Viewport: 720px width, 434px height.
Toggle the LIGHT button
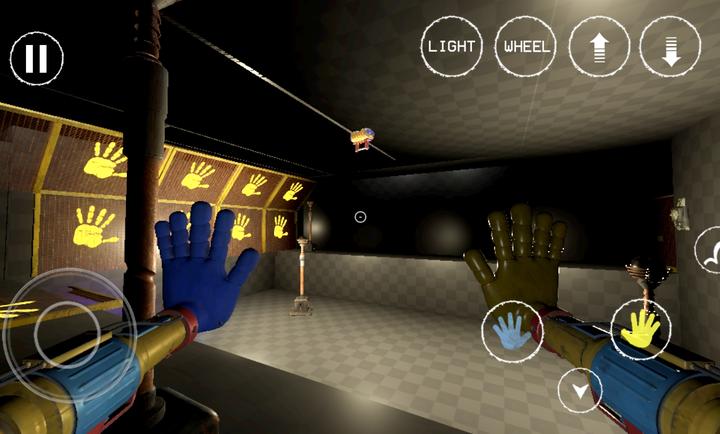452,47
